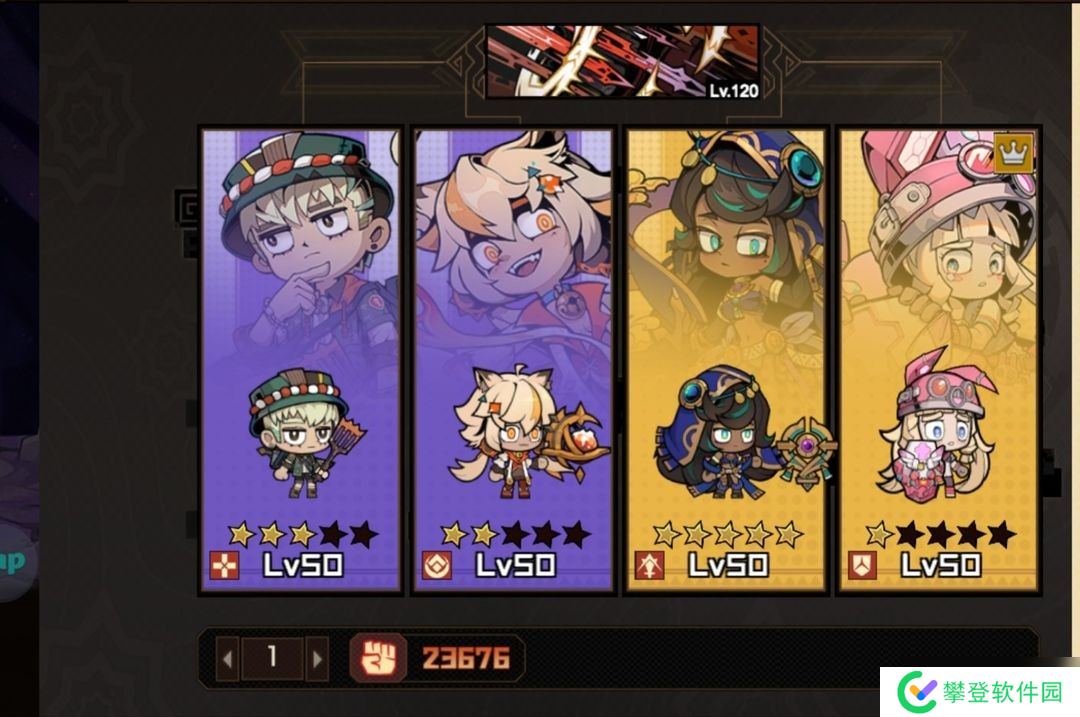
Task: Choose the cat-eared staff hero card
Action: (513, 360)
